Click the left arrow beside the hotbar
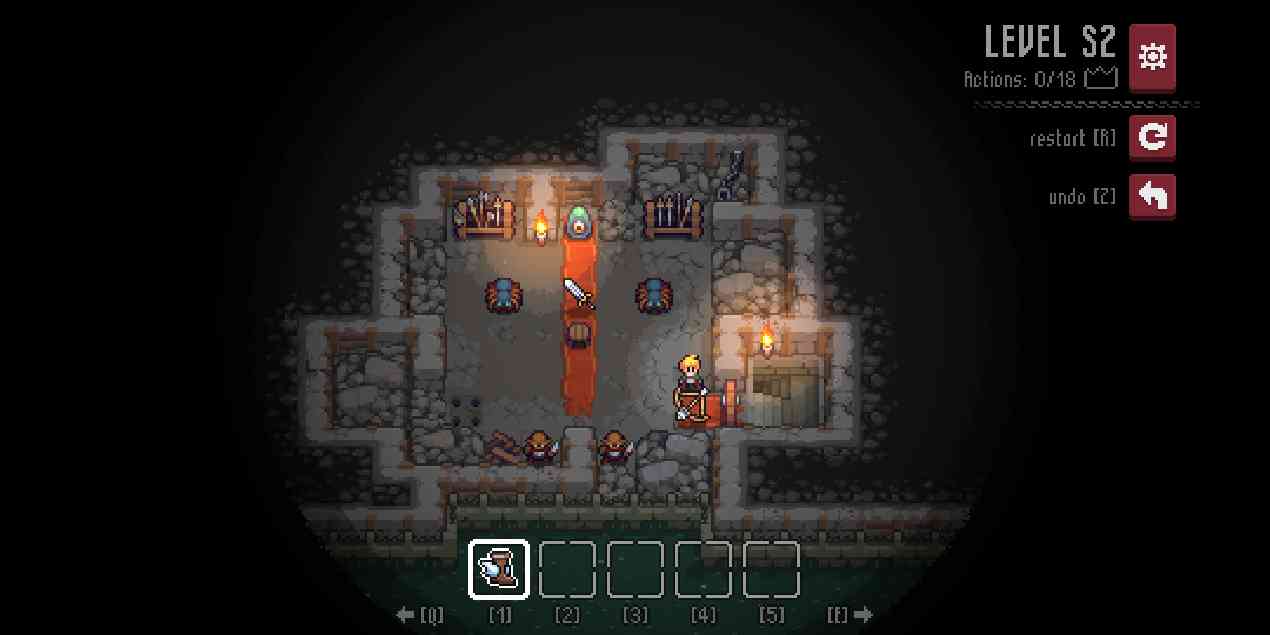1270x635 pixels. point(406,615)
